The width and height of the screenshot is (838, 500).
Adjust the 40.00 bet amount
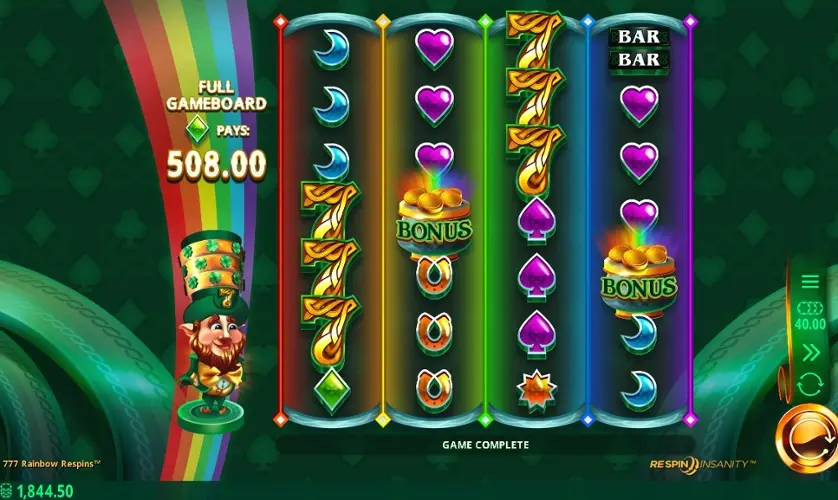pos(810,316)
